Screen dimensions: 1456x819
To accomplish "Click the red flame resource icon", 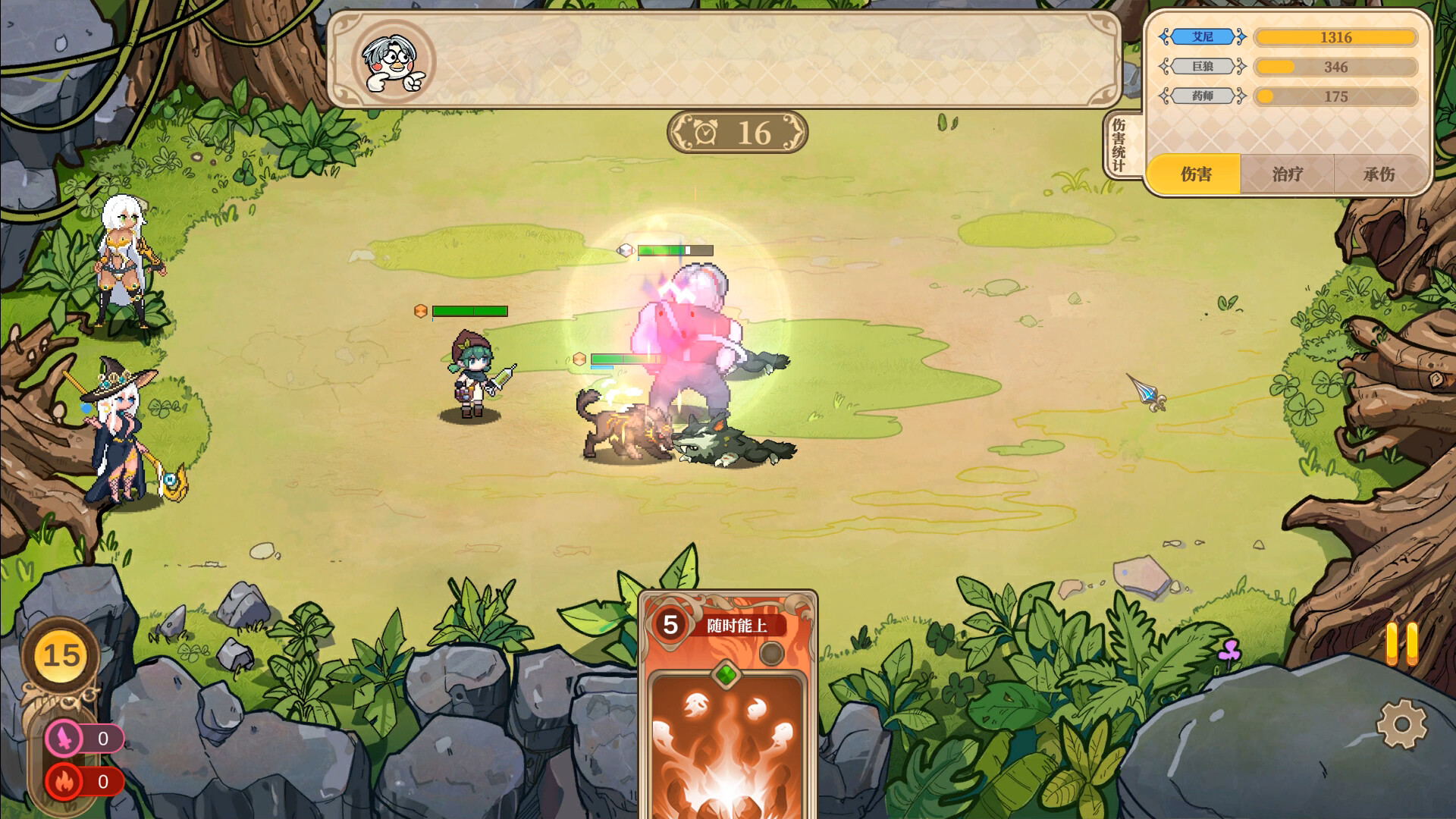I will coord(64,781).
